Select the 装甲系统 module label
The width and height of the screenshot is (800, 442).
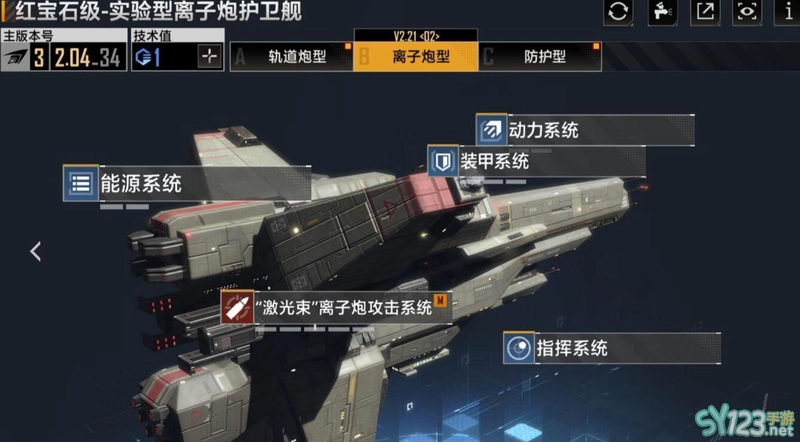pos(492,160)
